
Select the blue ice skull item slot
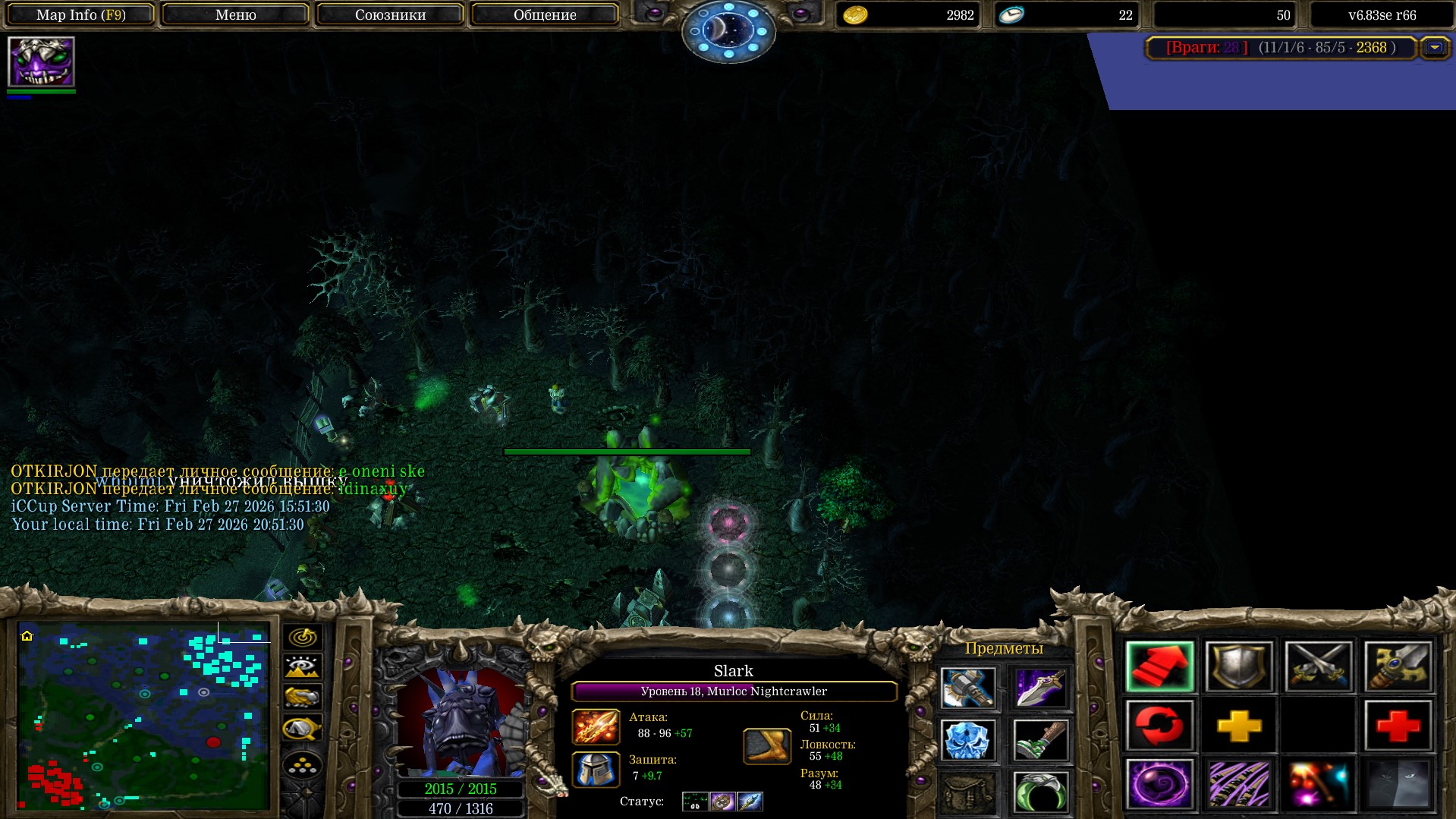point(967,740)
